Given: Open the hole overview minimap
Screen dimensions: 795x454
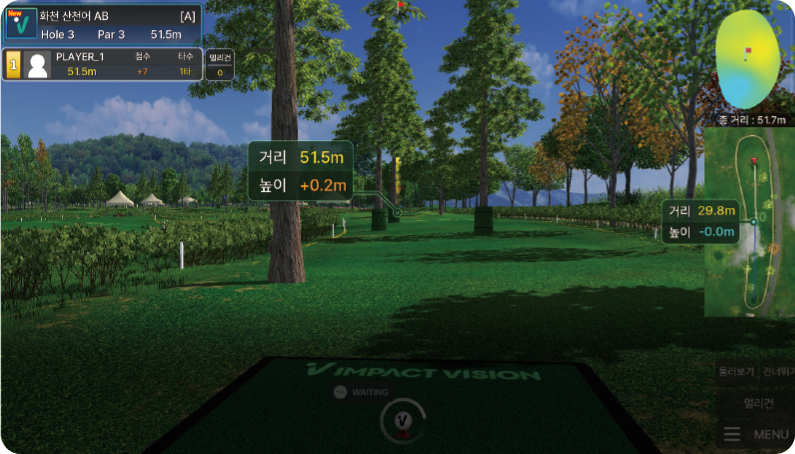Looking at the screenshot, I should [x=750, y=222].
